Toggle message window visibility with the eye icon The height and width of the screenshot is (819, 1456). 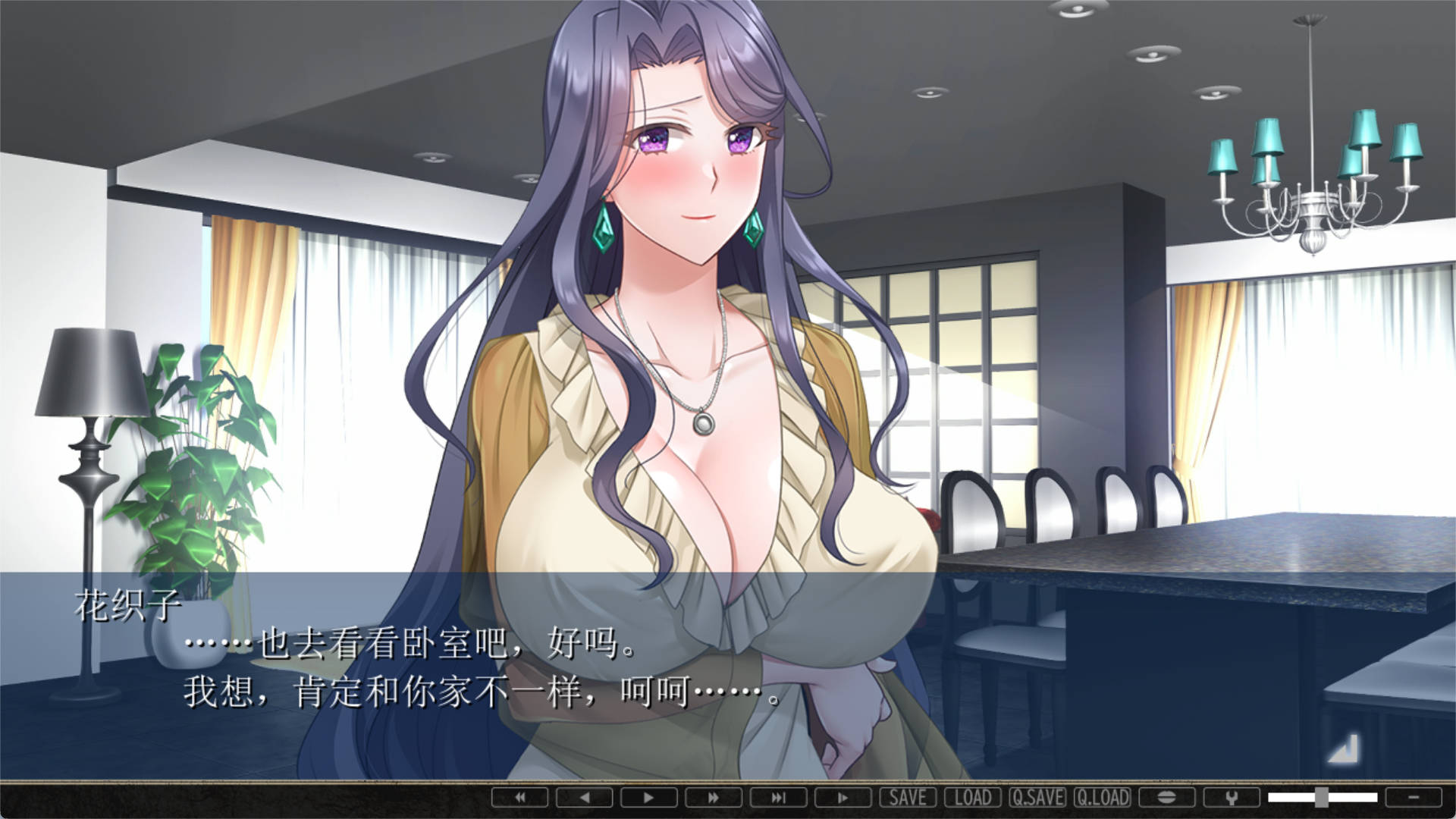1168,798
